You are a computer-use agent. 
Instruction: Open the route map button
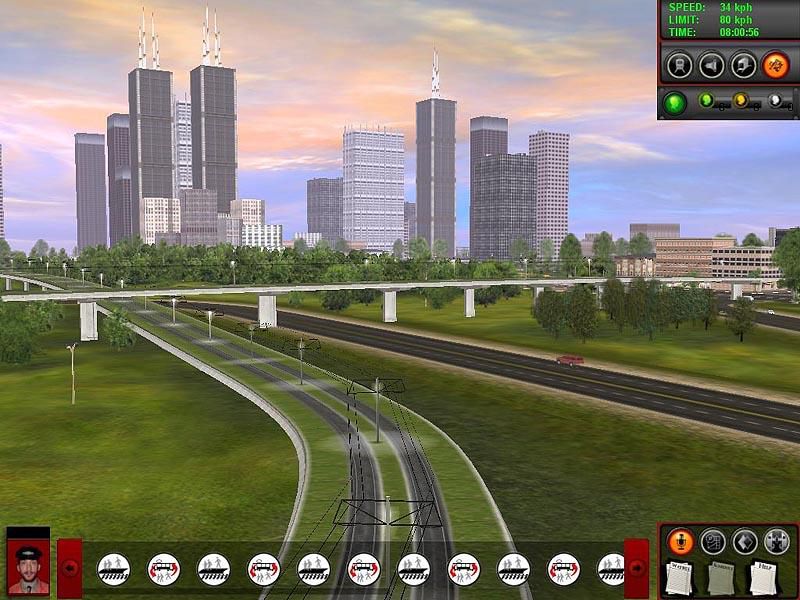click(712, 541)
